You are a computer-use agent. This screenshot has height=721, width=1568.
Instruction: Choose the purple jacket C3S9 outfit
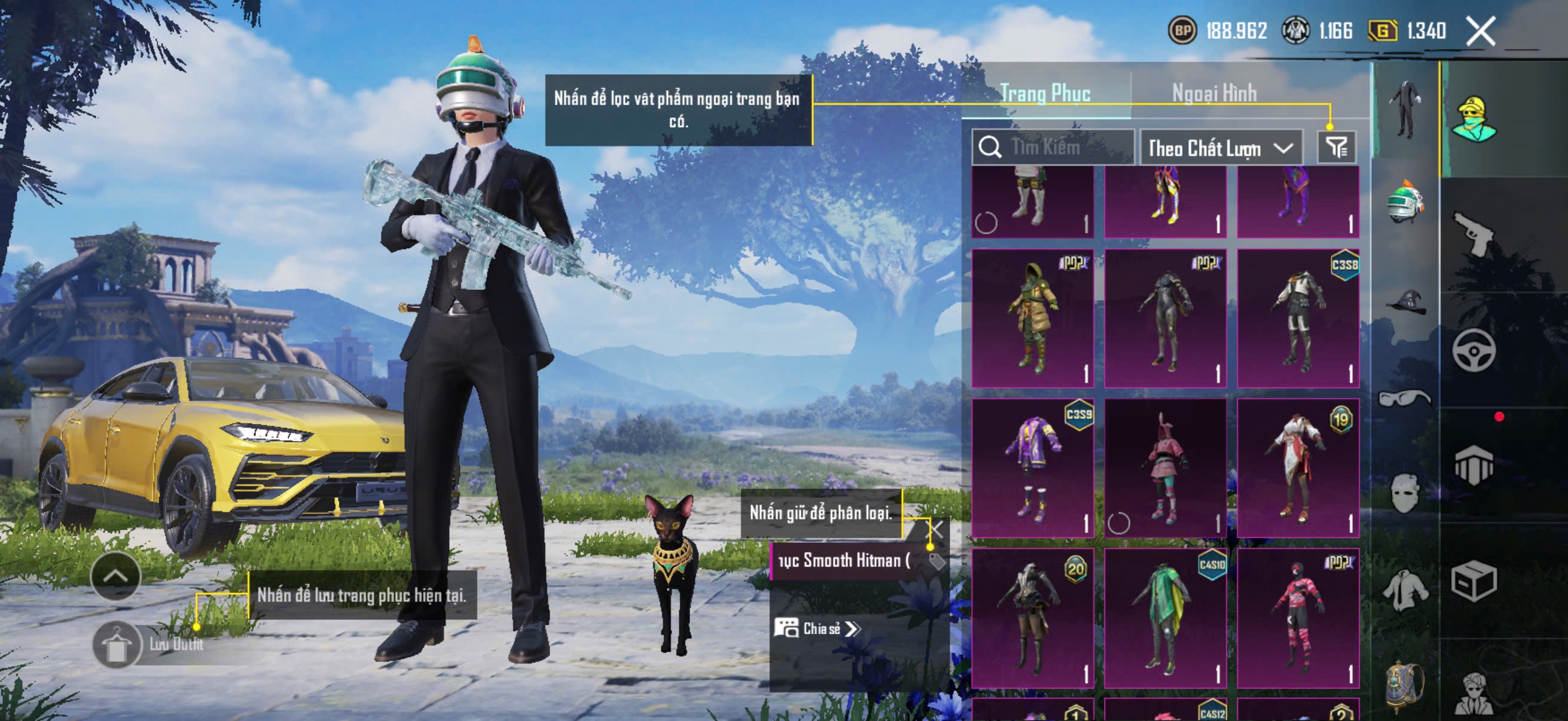(x=1032, y=468)
